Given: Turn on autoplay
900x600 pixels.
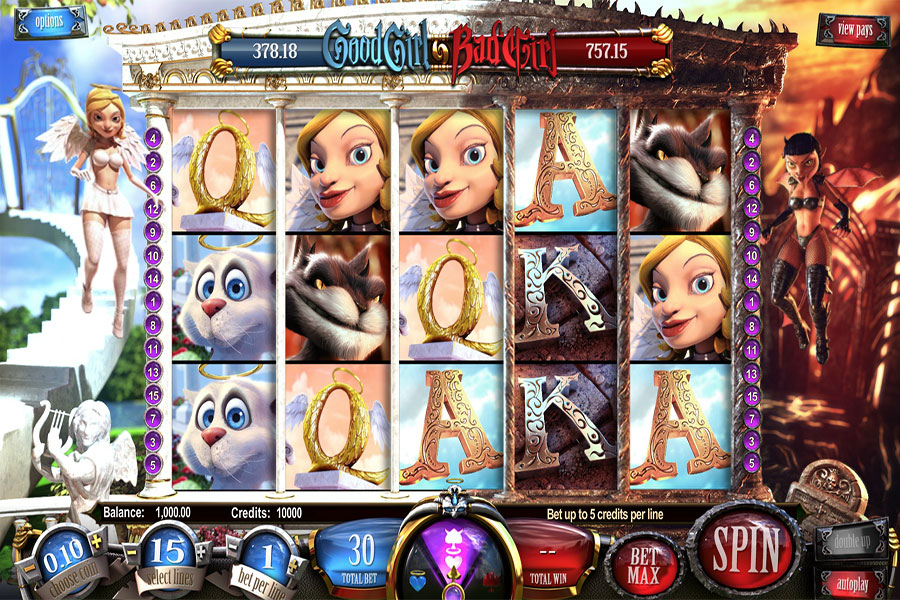Looking at the screenshot, I should (851, 582).
